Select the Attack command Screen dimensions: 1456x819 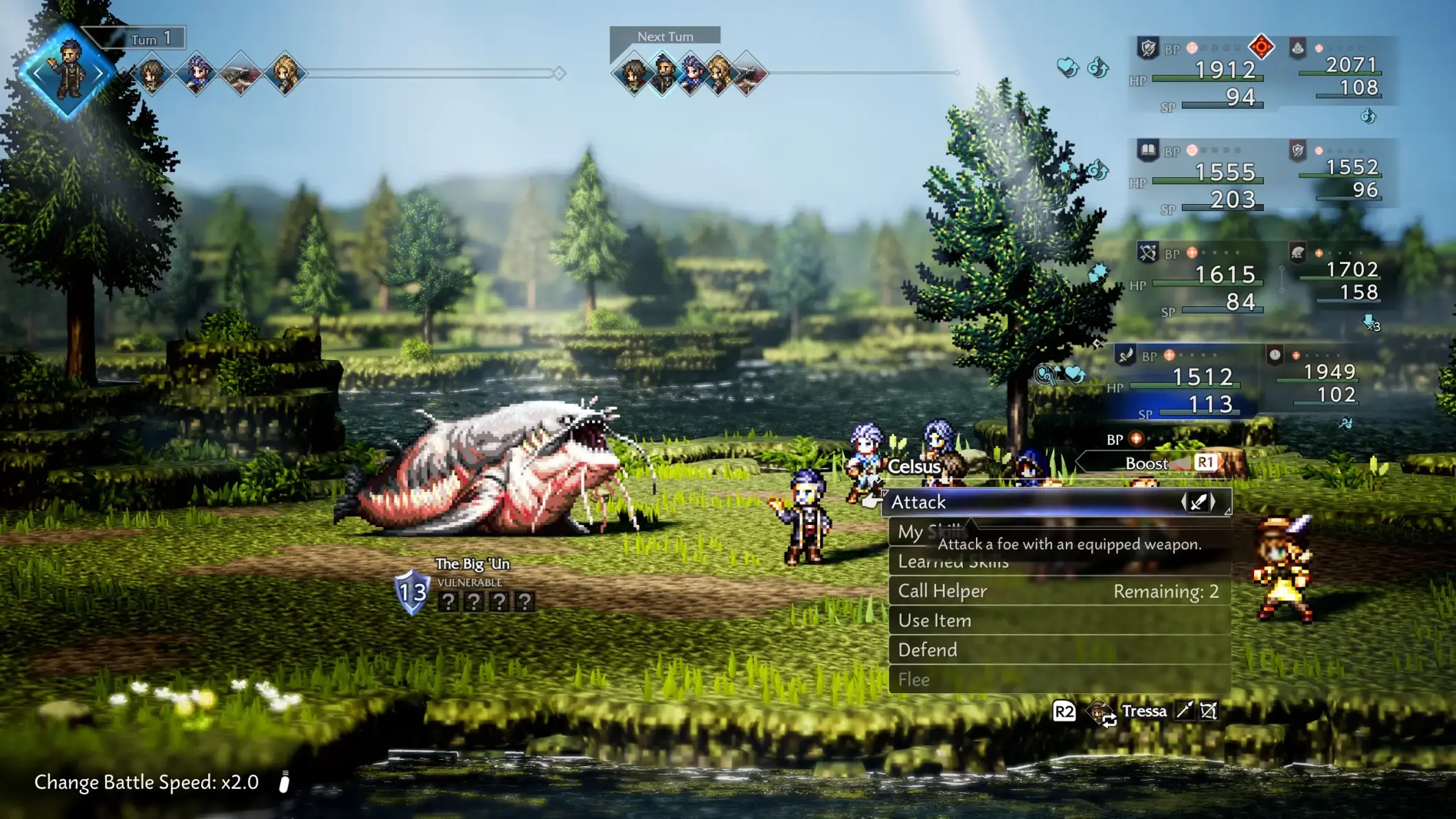coord(1030,502)
